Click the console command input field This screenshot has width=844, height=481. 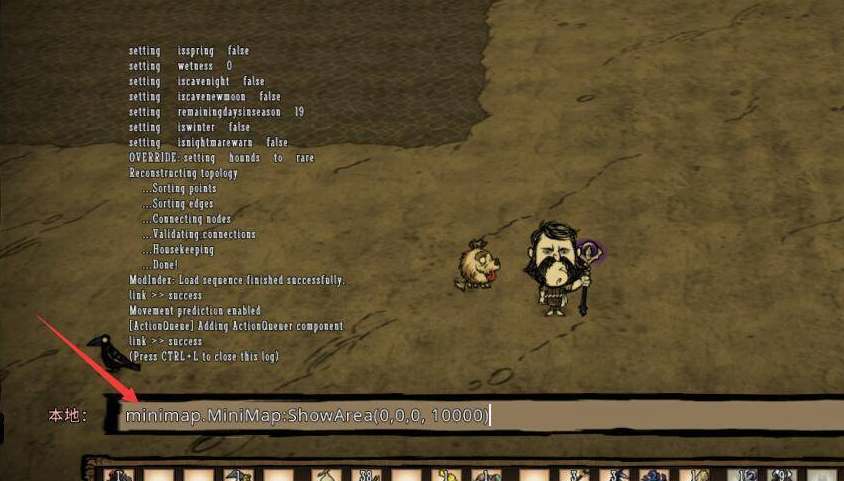click(480, 416)
